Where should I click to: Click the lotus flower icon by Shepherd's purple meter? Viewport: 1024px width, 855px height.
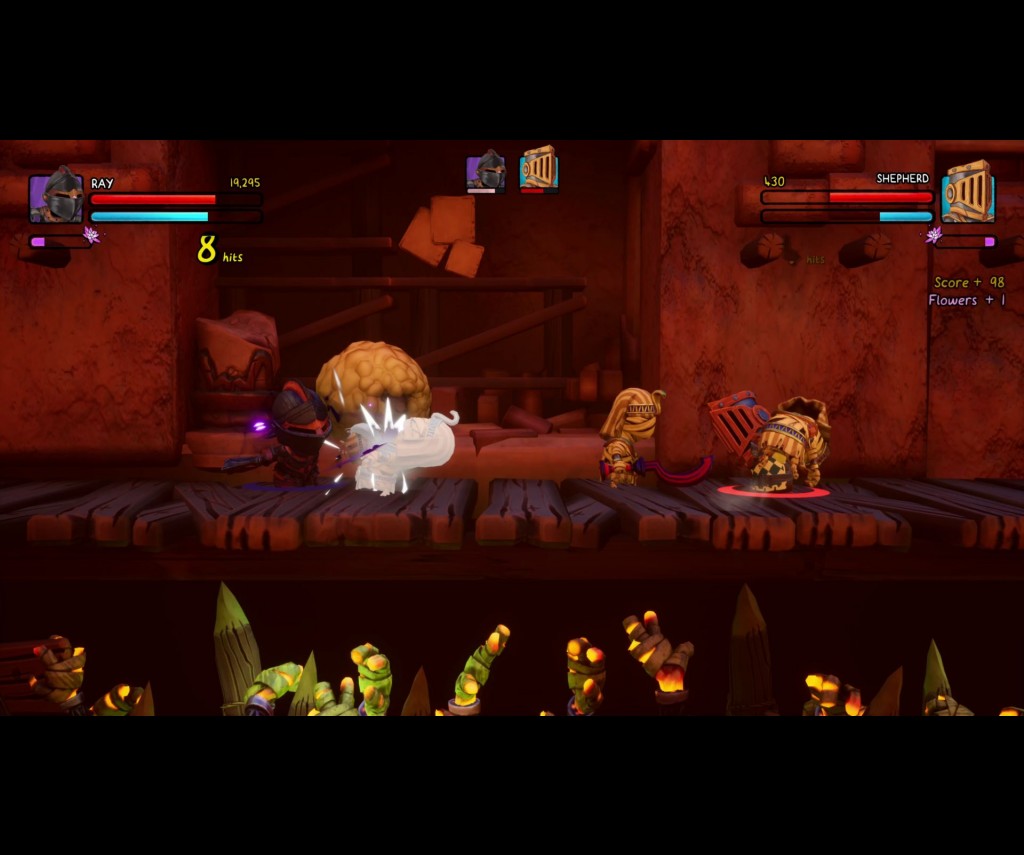[935, 235]
